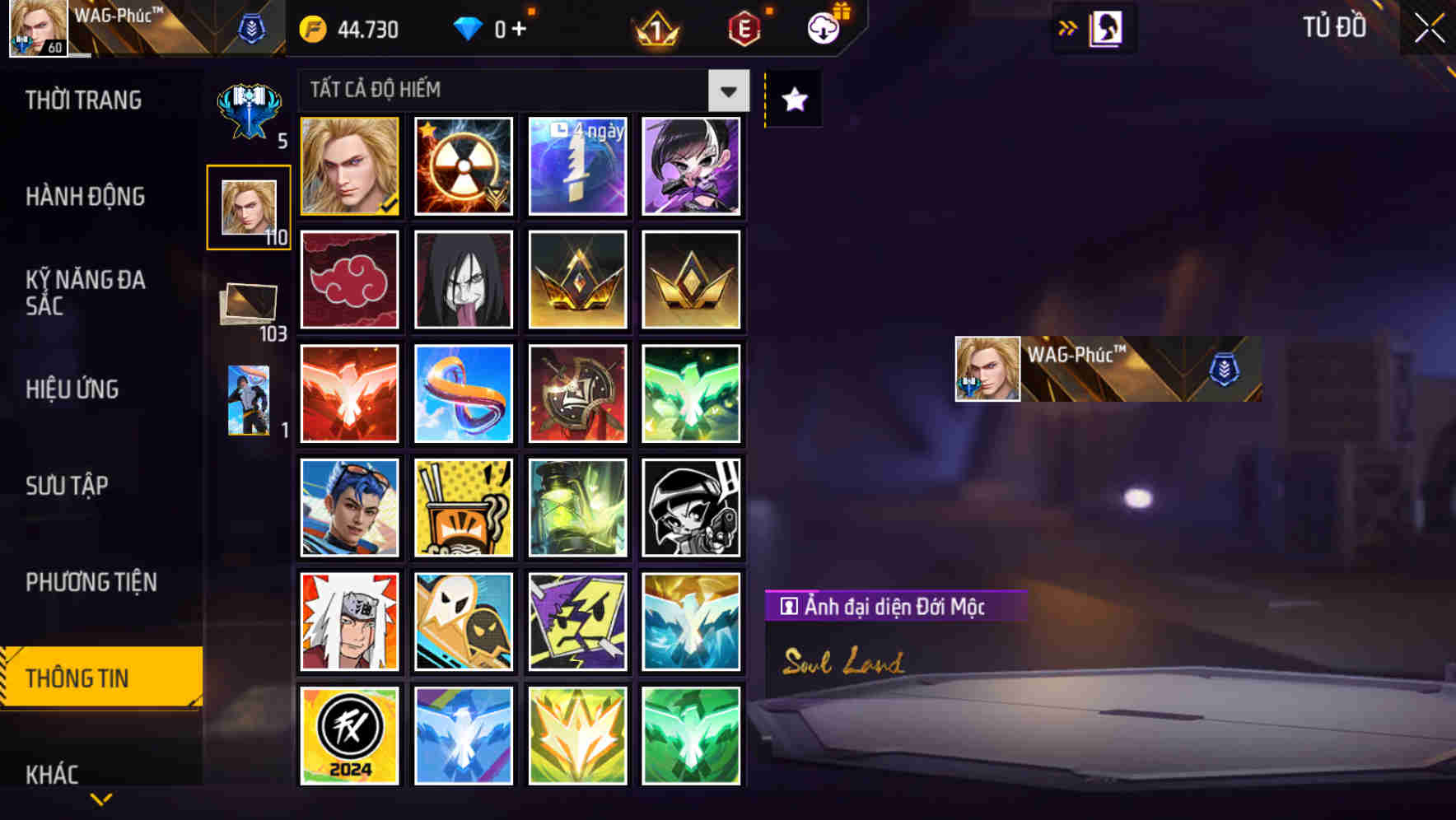Image resolution: width=1456 pixels, height=820 pixels.
Task: Select the avatar with 4-day timer
Action: pos(577,165)
